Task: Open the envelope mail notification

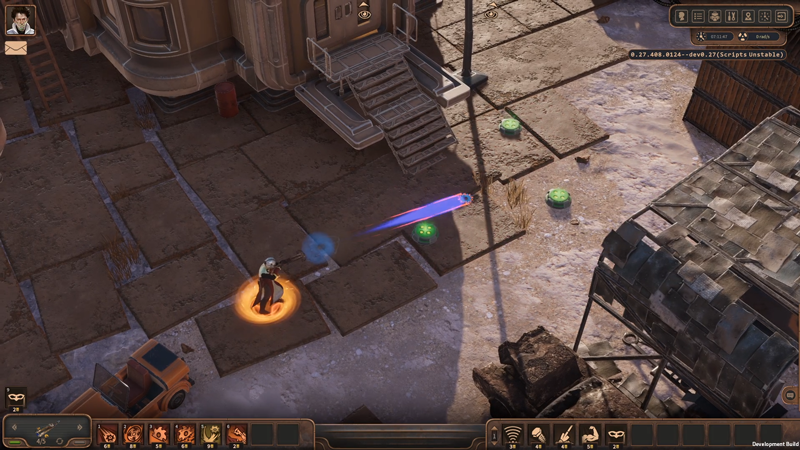Action: 16,47
